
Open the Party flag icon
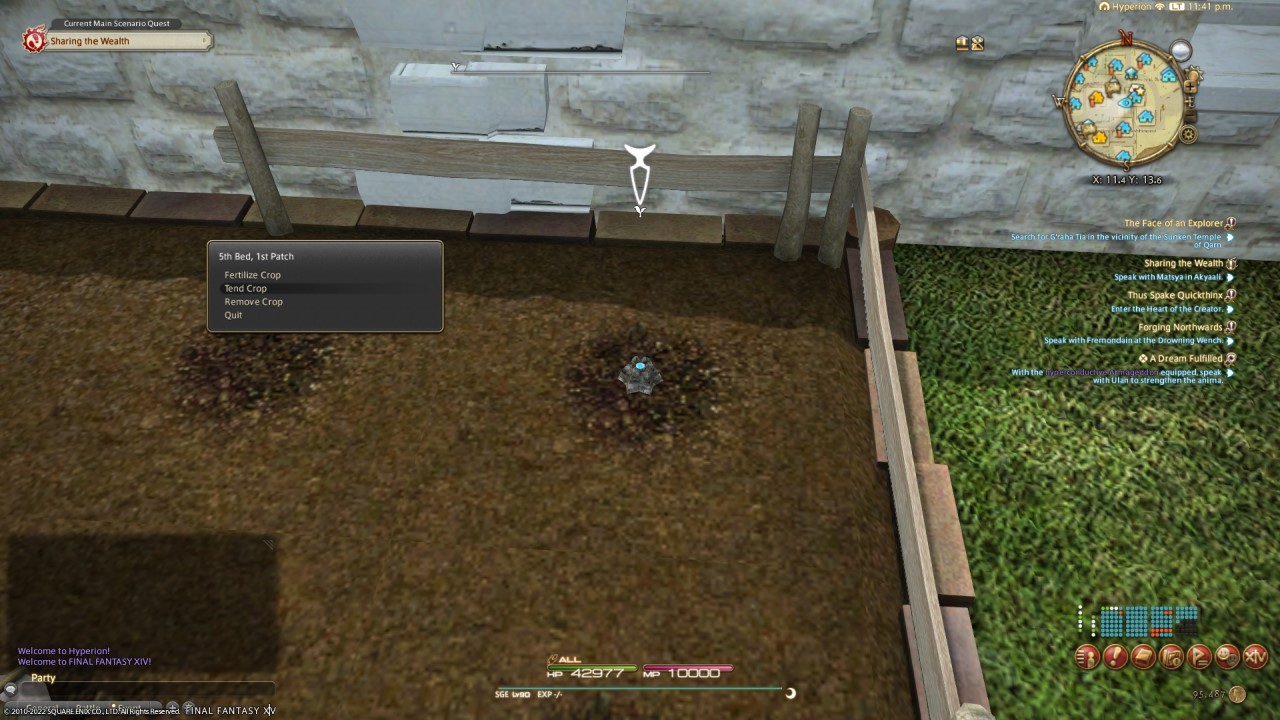point(1198,657)
